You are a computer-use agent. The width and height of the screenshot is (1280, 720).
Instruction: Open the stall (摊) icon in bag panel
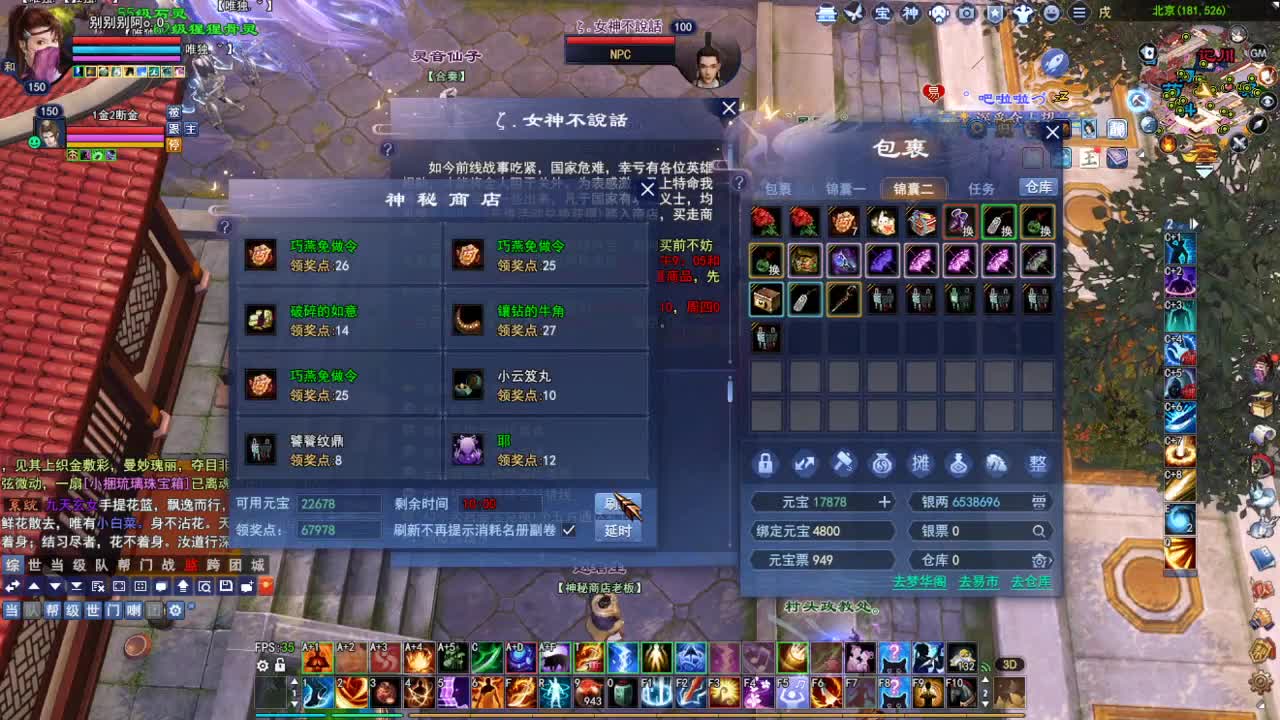coord(921,463)
